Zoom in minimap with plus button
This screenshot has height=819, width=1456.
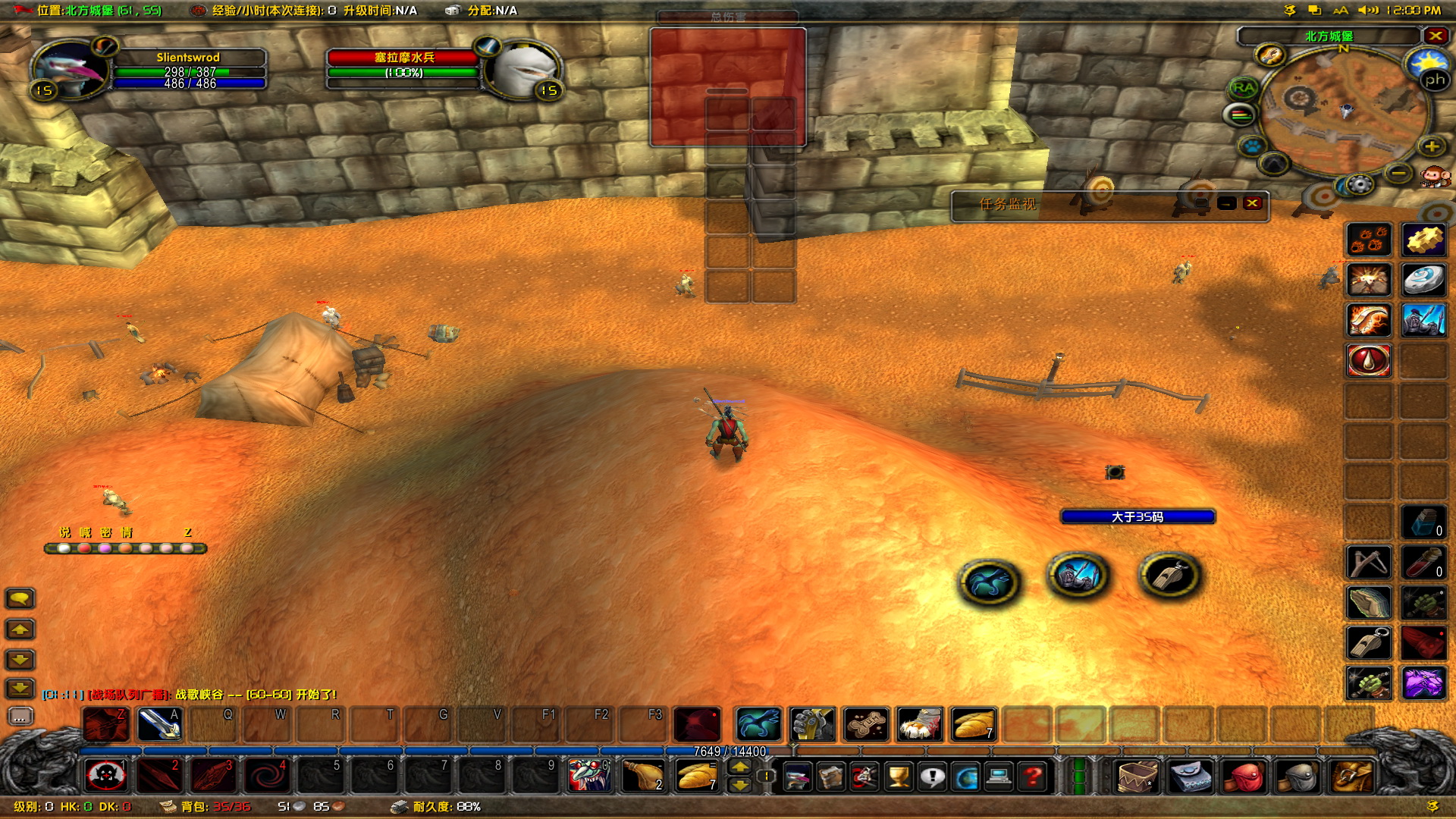tap(1432, 146)
